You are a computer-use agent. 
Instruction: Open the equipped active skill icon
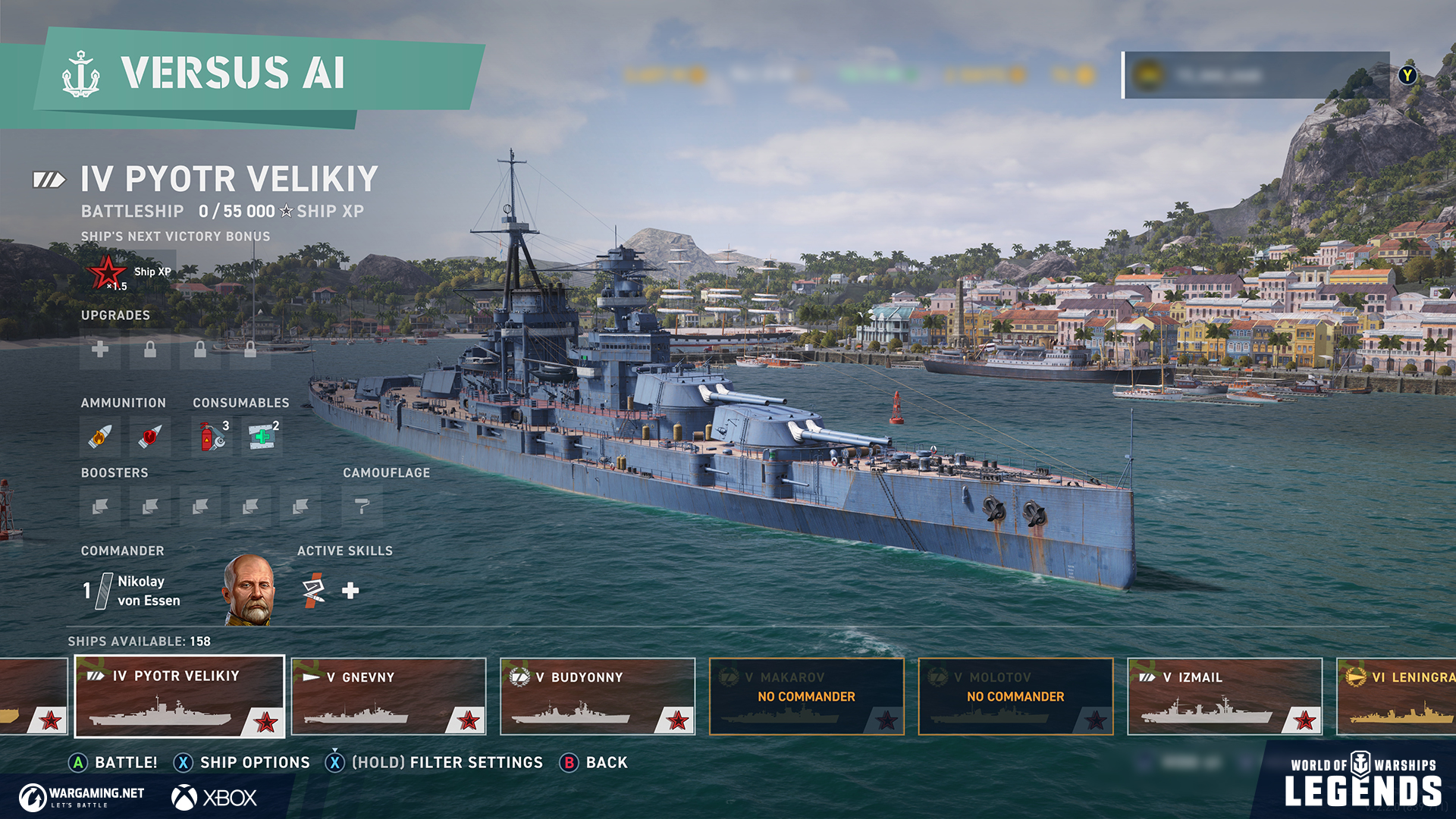(x=313, y=590)
